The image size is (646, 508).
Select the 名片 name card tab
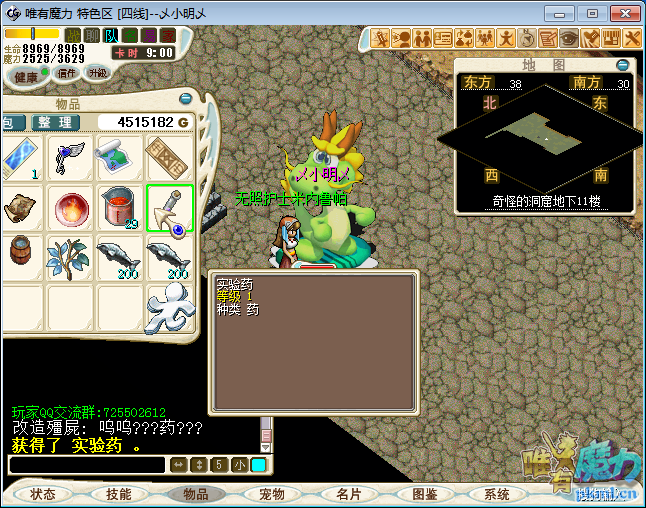[x=348, y=494]
